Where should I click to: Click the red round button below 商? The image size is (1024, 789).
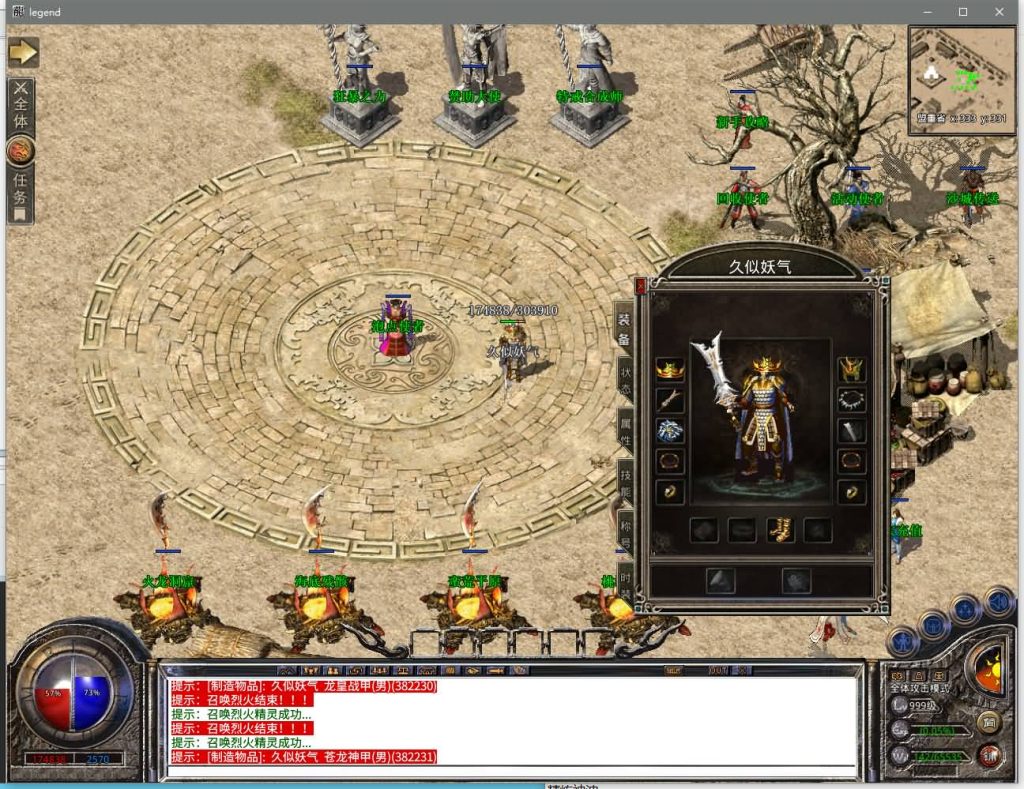990,755
